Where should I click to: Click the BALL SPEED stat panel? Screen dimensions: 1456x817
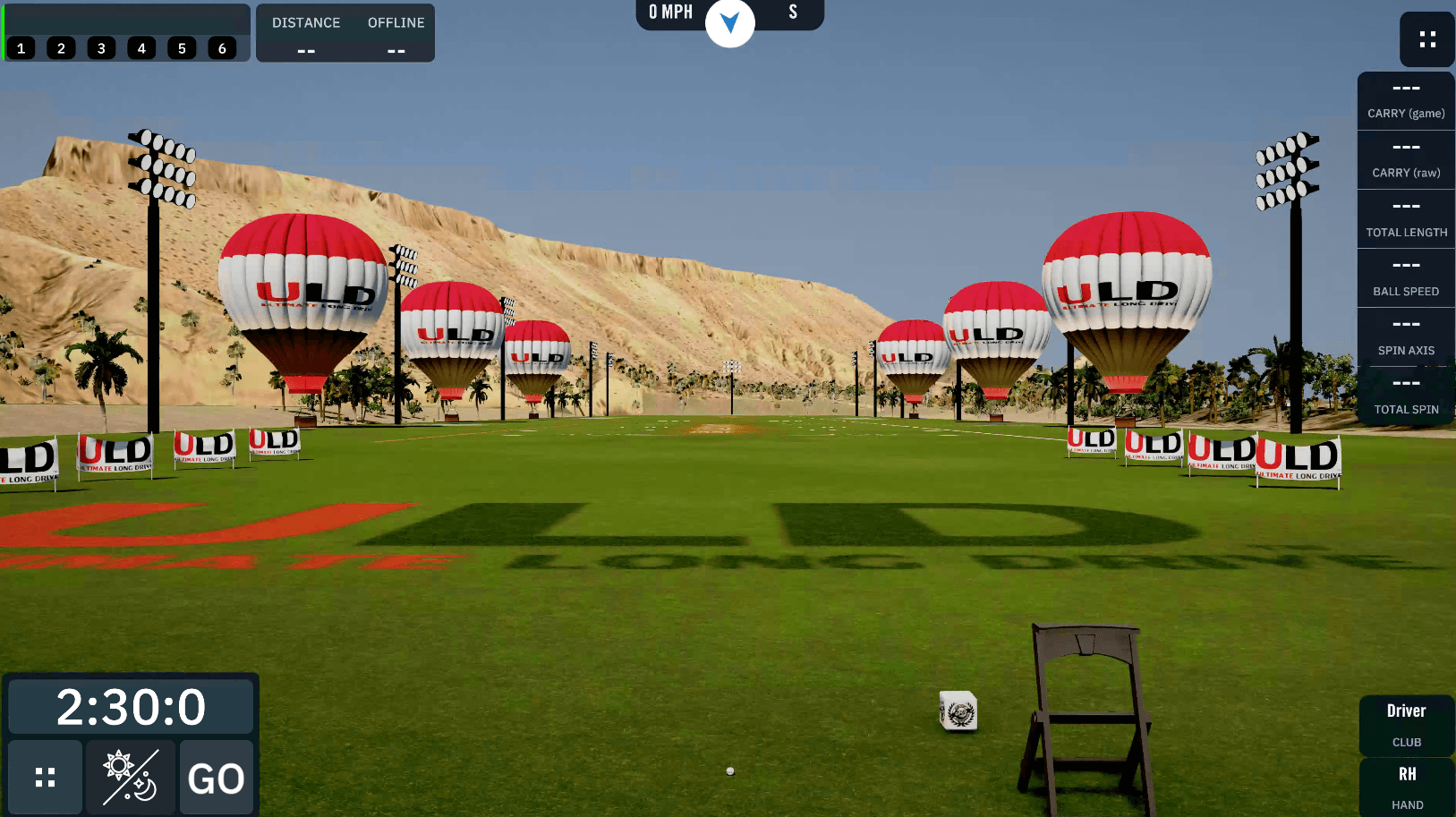[x=1405, y=277]
